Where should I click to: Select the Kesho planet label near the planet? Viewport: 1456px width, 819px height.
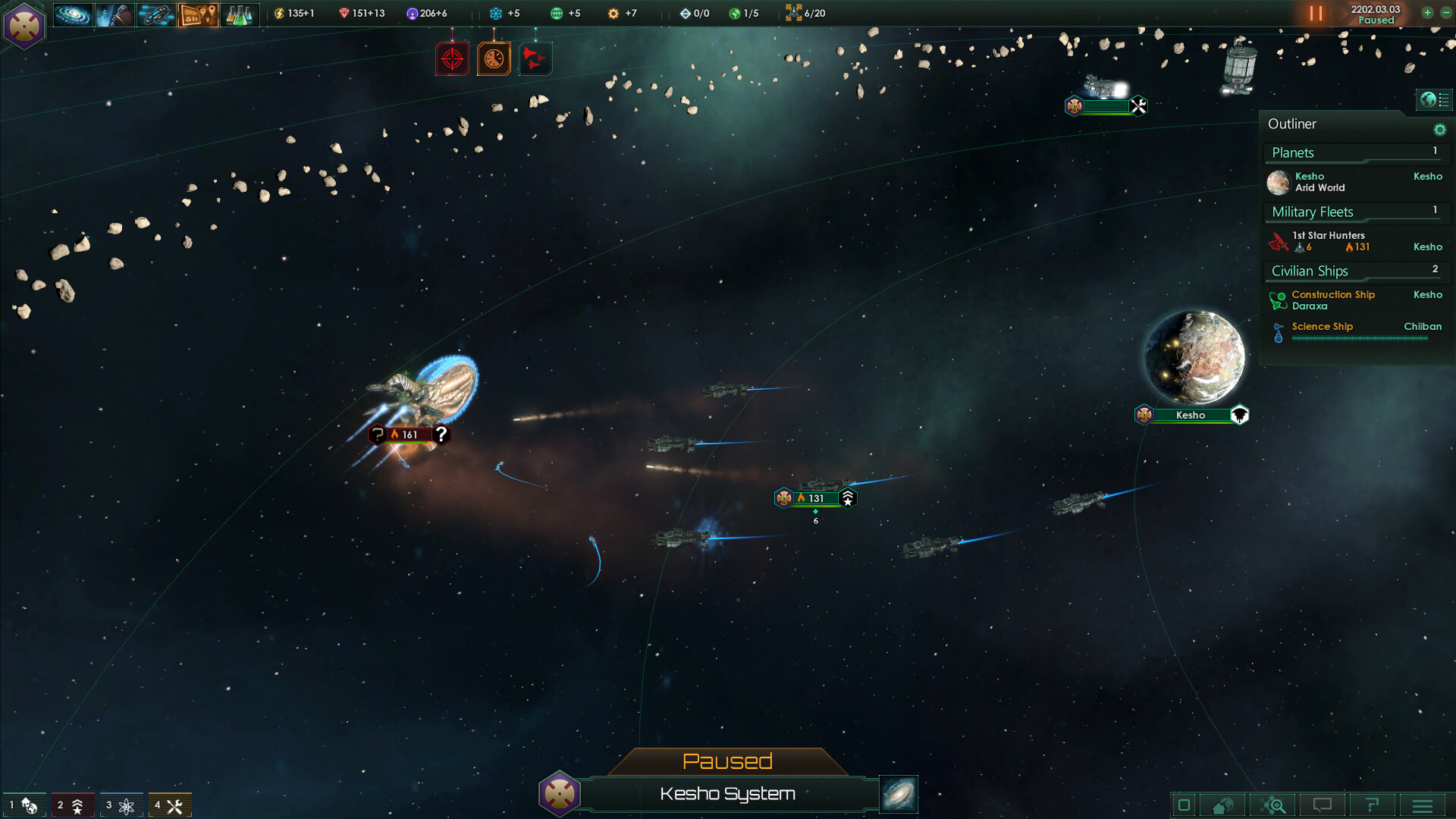(1190, 415)
